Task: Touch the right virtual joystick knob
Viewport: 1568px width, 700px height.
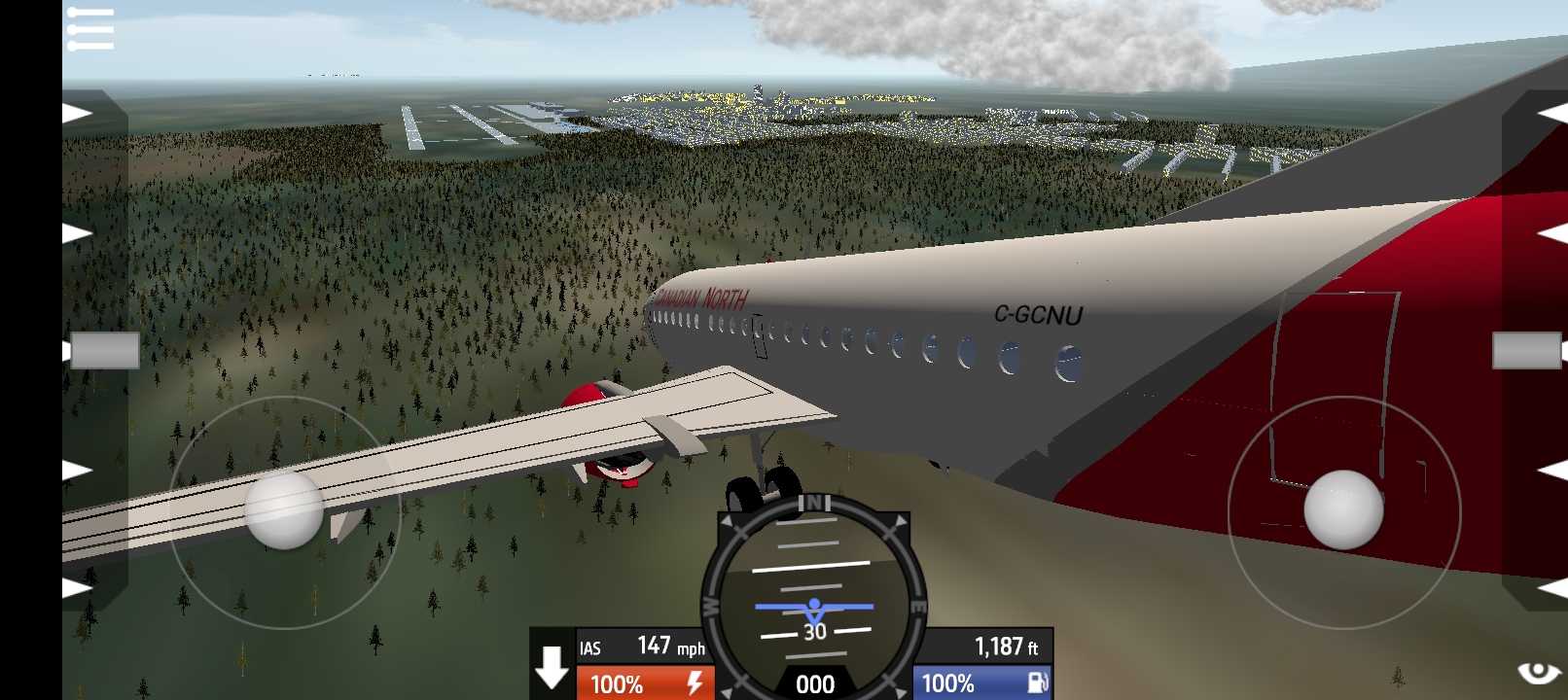Action: tap(1343, 509)
